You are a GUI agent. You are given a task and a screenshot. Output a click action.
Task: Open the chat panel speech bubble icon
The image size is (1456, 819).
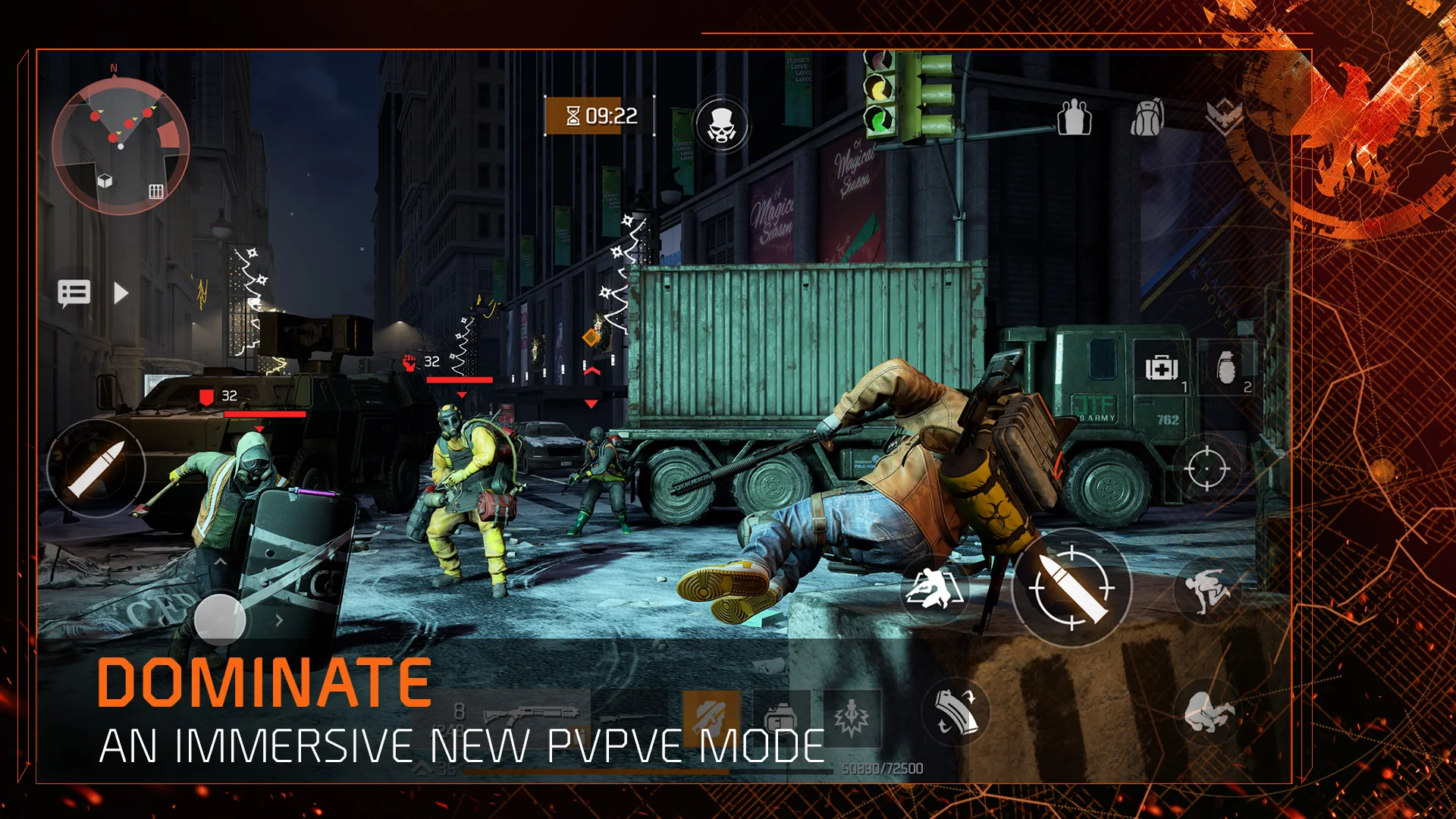(x=74, y=292)
